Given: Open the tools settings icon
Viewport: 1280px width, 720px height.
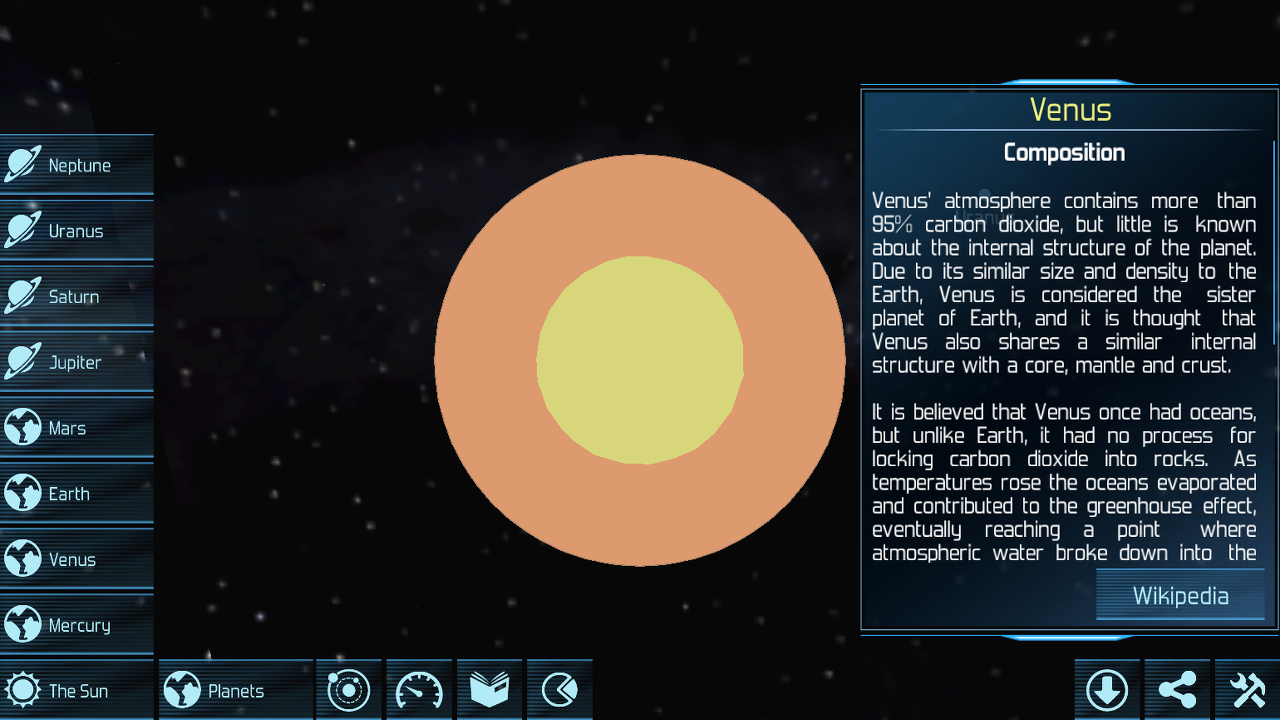Looking at the screenshot, I should [1246, 689].
